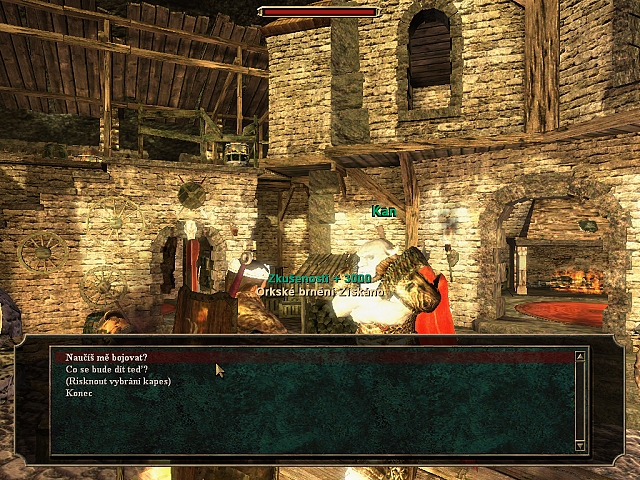The width and height of the screenshot is (640, 480).
Task: Select "(Risknout vybrání kapes)" pickpocket option
Action: point(118,381)
